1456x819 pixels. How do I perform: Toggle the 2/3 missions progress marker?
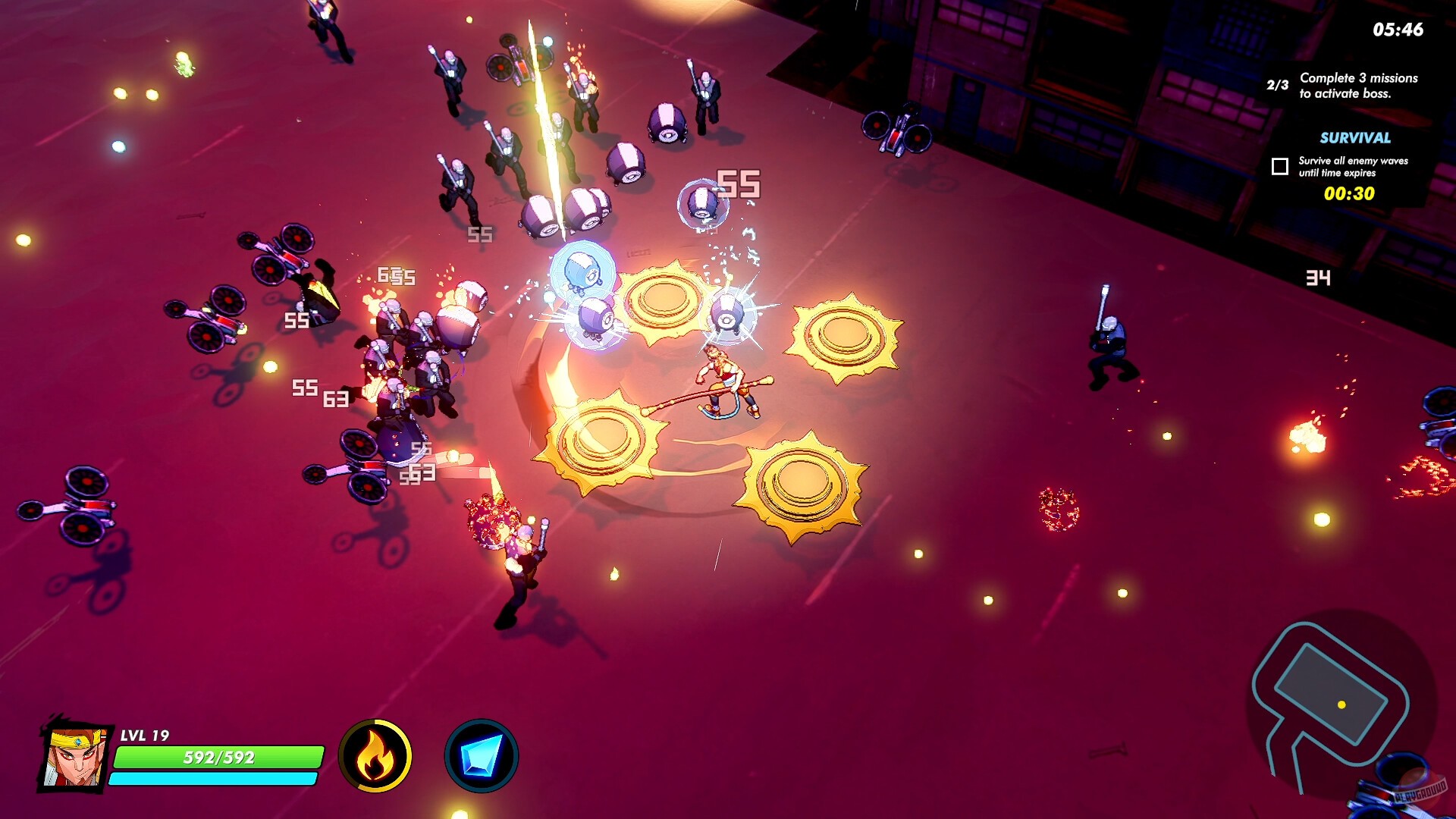(x=1277, y=85)
